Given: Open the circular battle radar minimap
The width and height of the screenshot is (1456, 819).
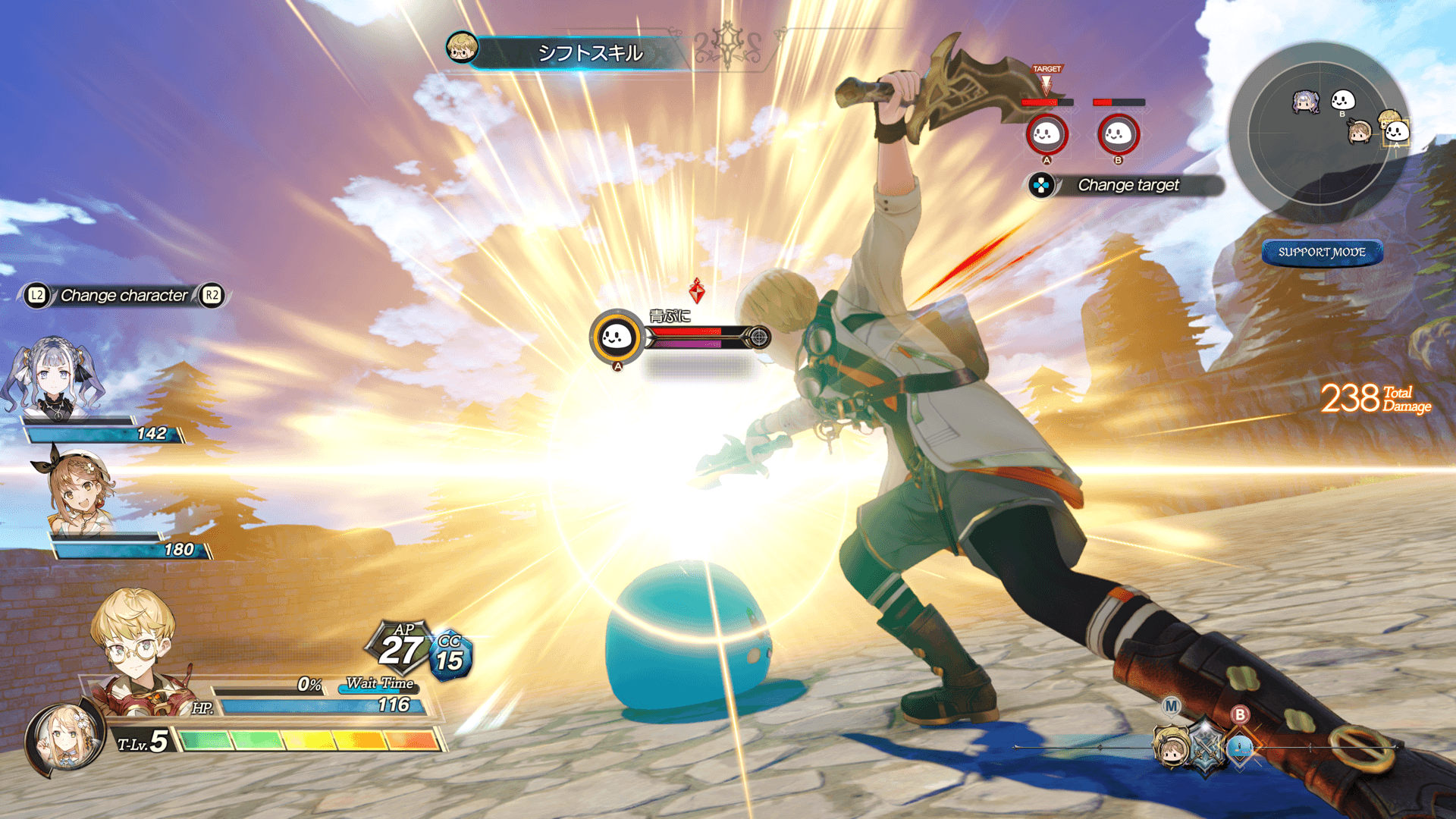Looking at the screenshot, I should click(1319, 129).
